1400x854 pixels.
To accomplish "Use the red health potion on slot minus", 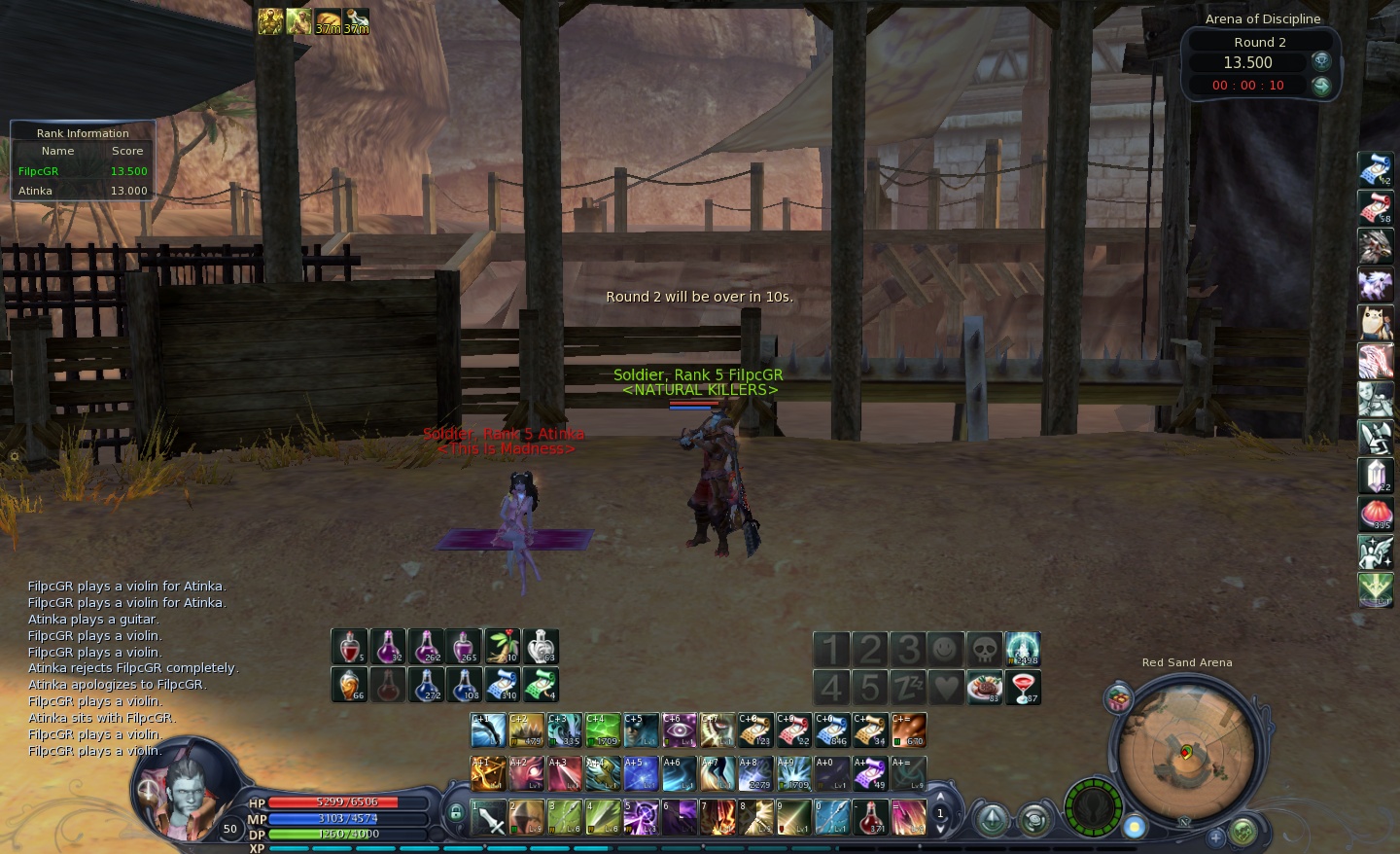I will 871,817.
